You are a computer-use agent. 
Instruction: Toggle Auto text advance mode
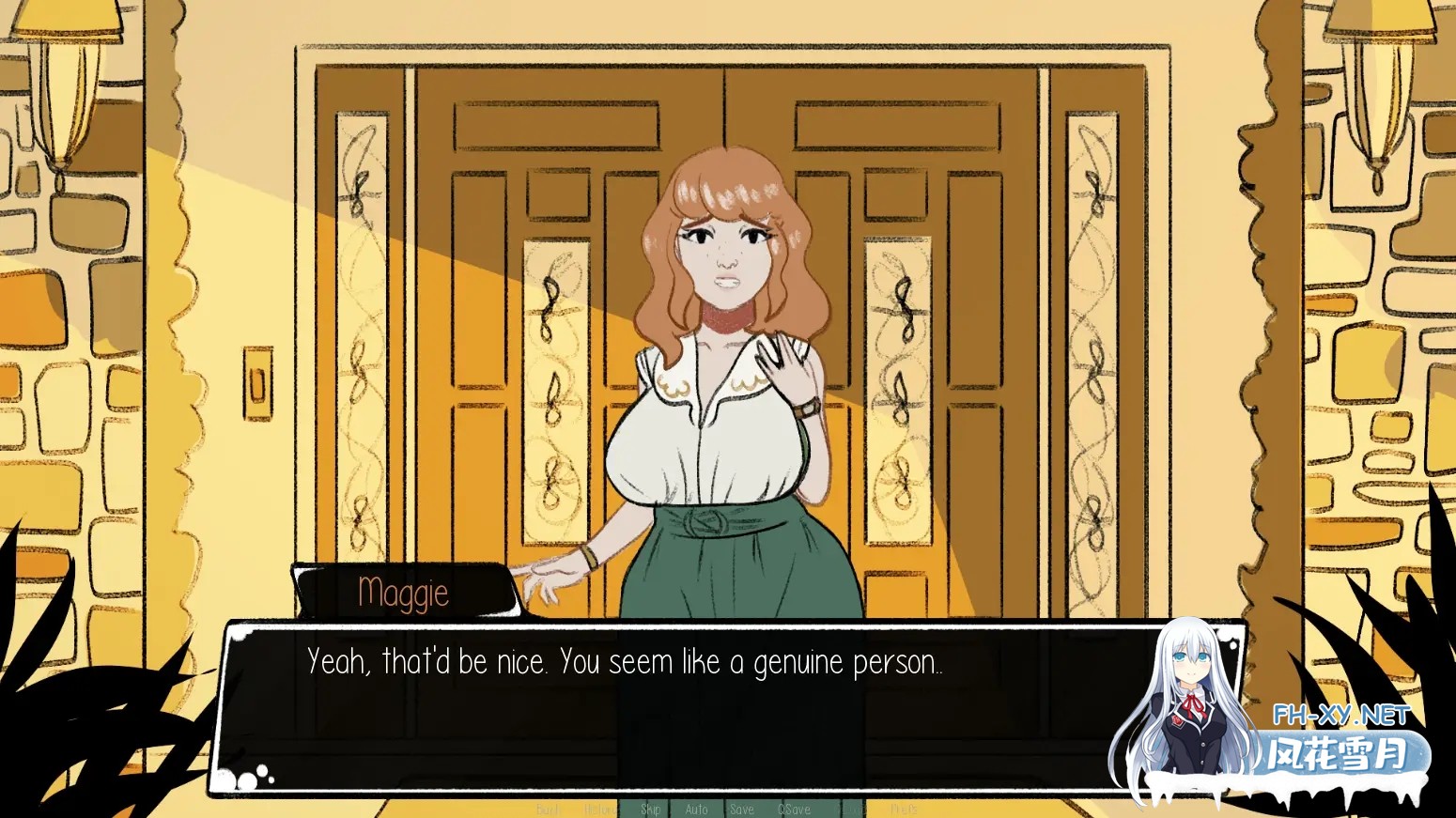pos(697,809)
